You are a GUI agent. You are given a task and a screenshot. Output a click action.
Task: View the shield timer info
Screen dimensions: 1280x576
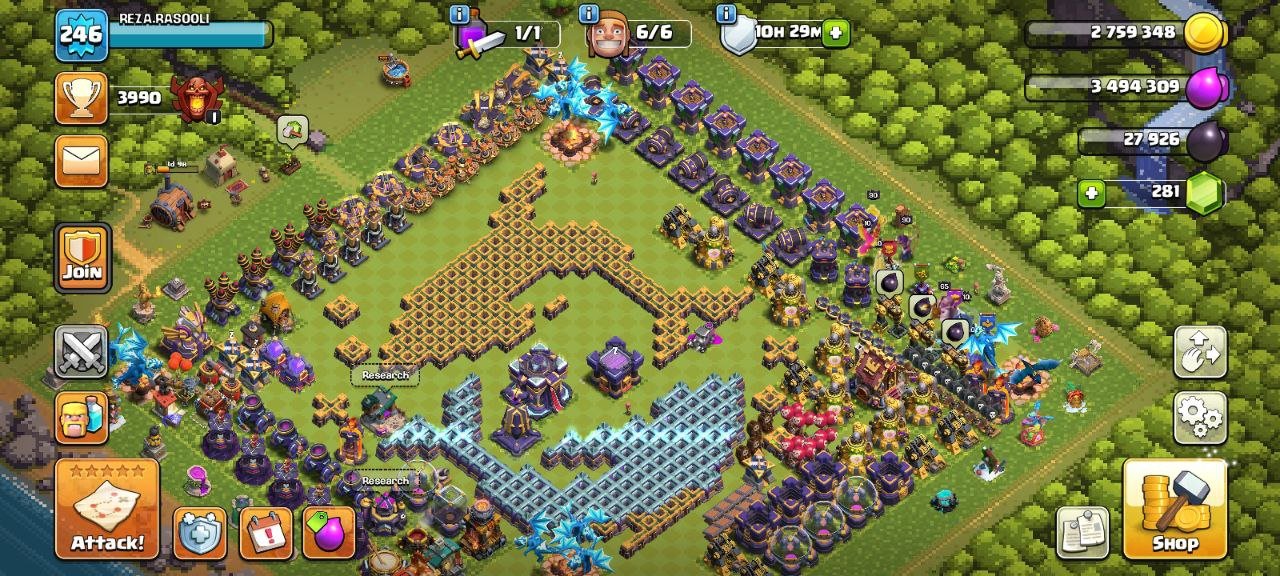tap(727, 14)
